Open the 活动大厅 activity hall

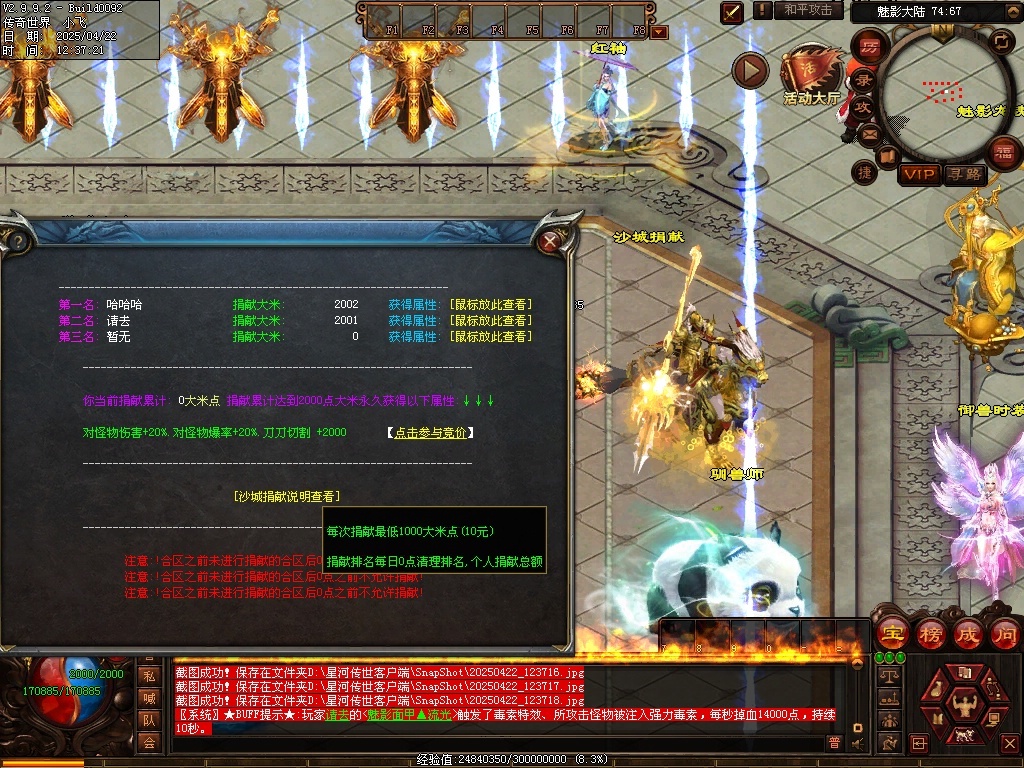812,75
